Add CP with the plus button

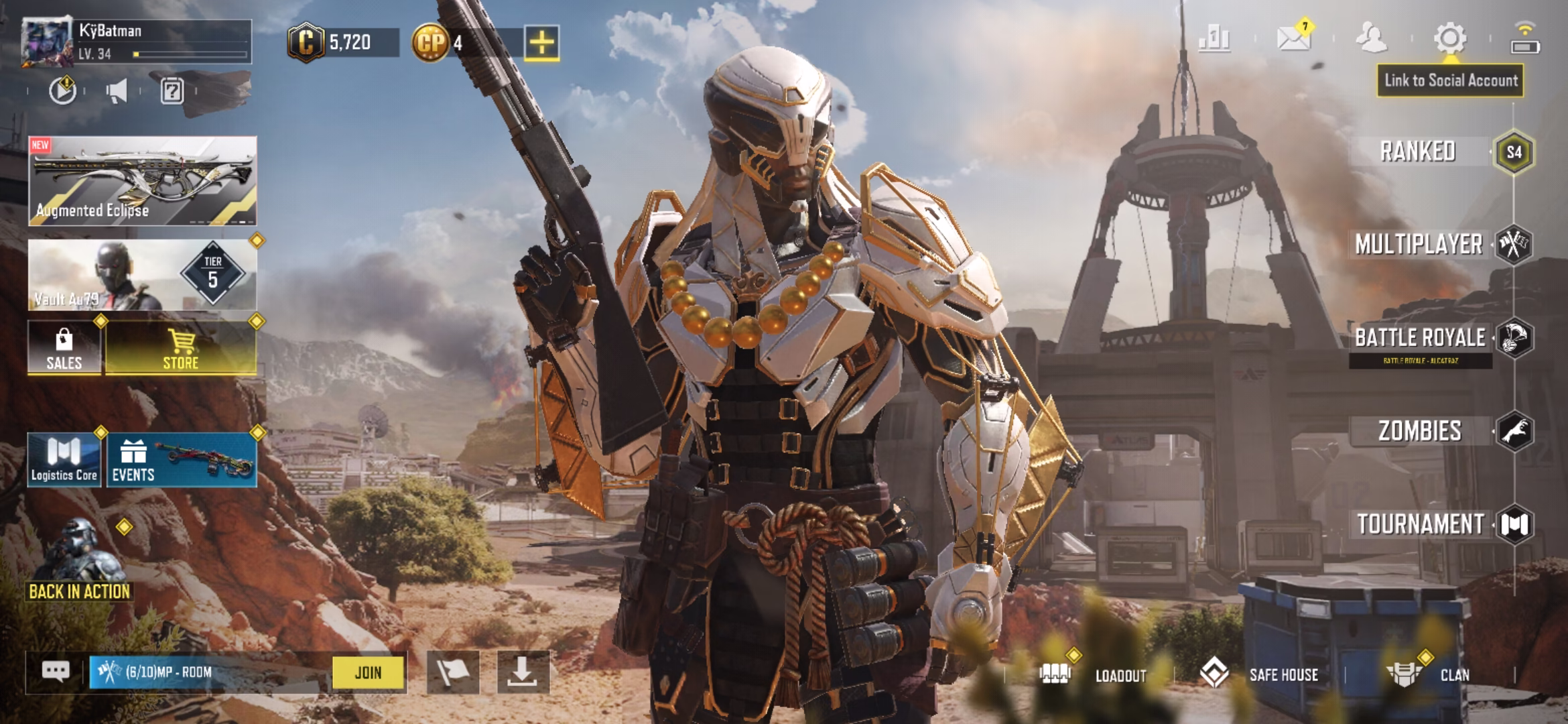pyautogui.click(x=541, y=44)
